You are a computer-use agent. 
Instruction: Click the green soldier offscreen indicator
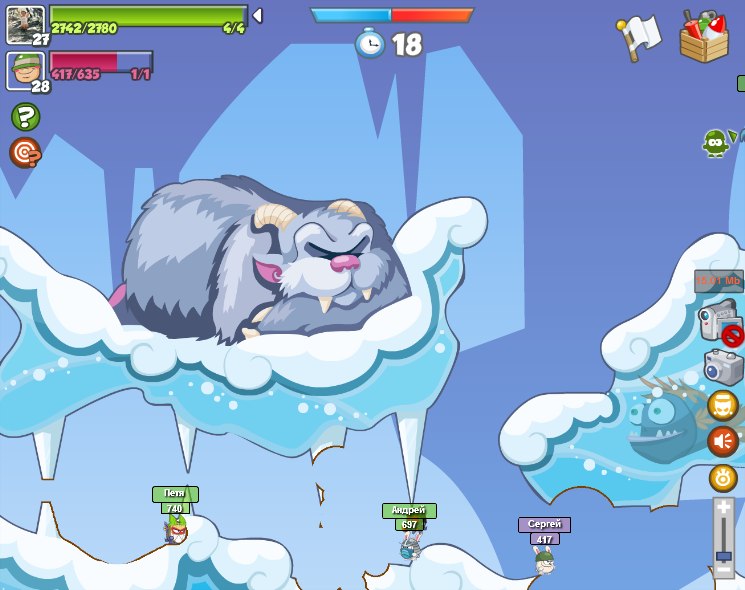pos(715,143)
